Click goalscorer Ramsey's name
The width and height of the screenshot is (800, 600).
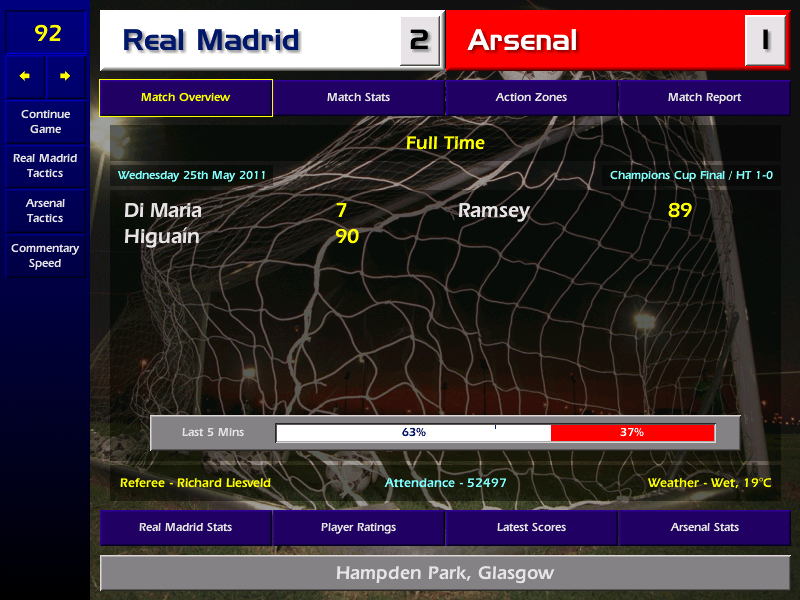tap(493, 210)
